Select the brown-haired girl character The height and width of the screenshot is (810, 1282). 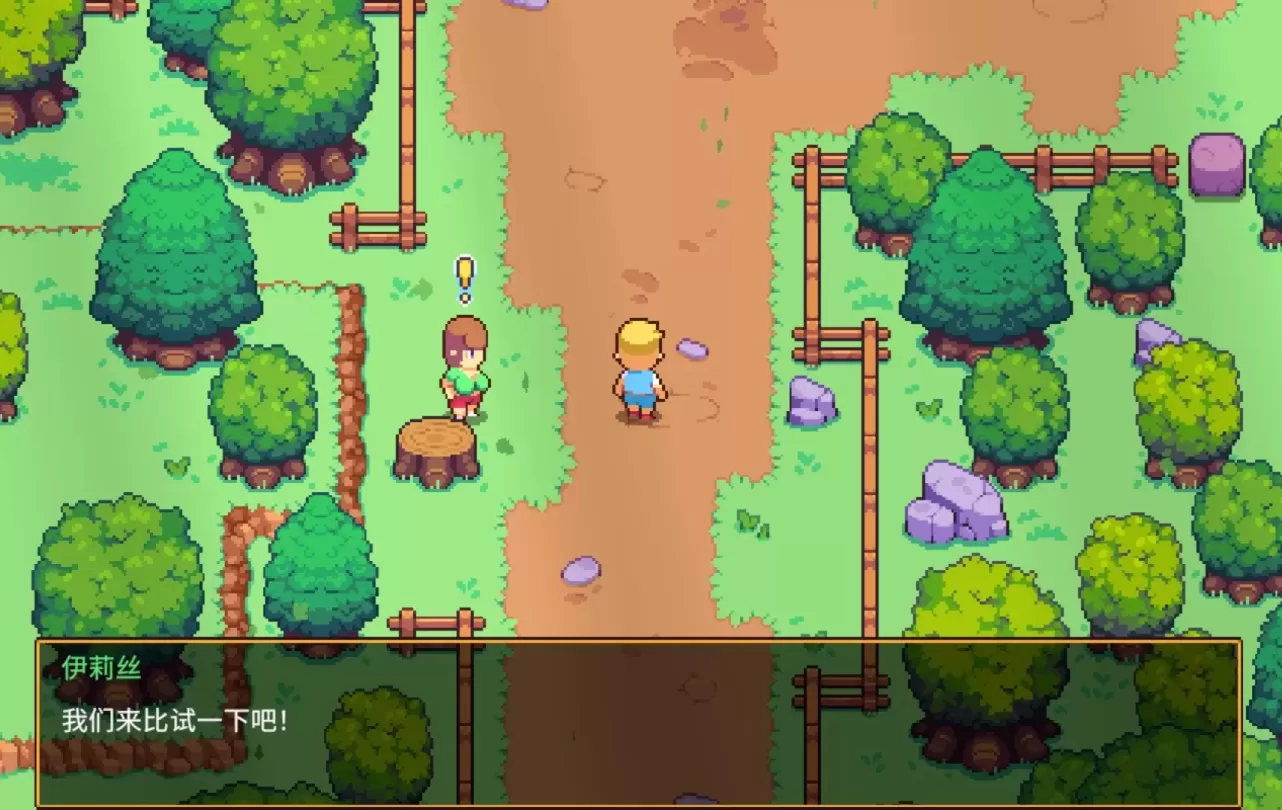(x=465, y=370)
